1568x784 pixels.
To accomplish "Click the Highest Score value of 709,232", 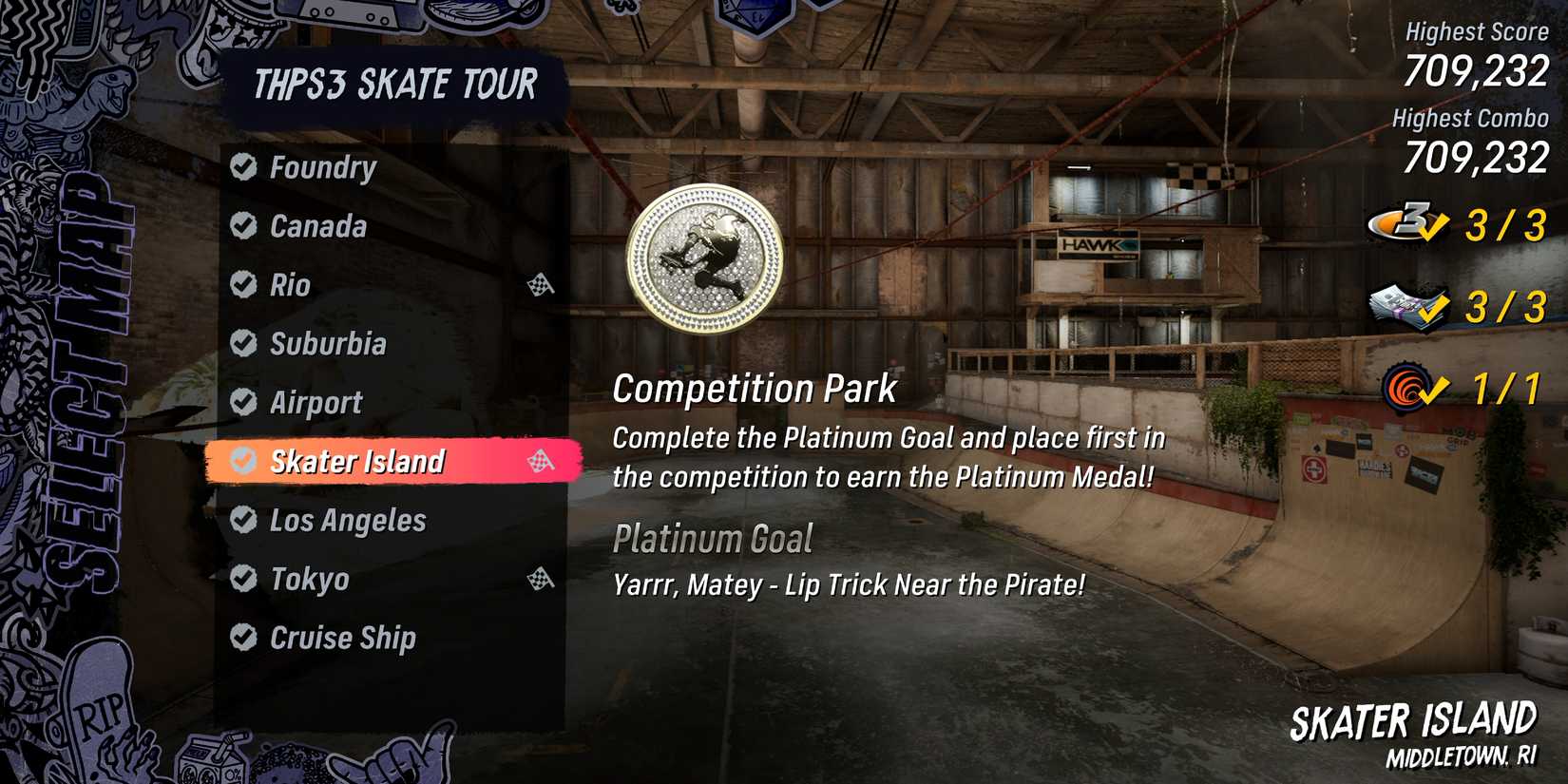I will click(1478, 70).
